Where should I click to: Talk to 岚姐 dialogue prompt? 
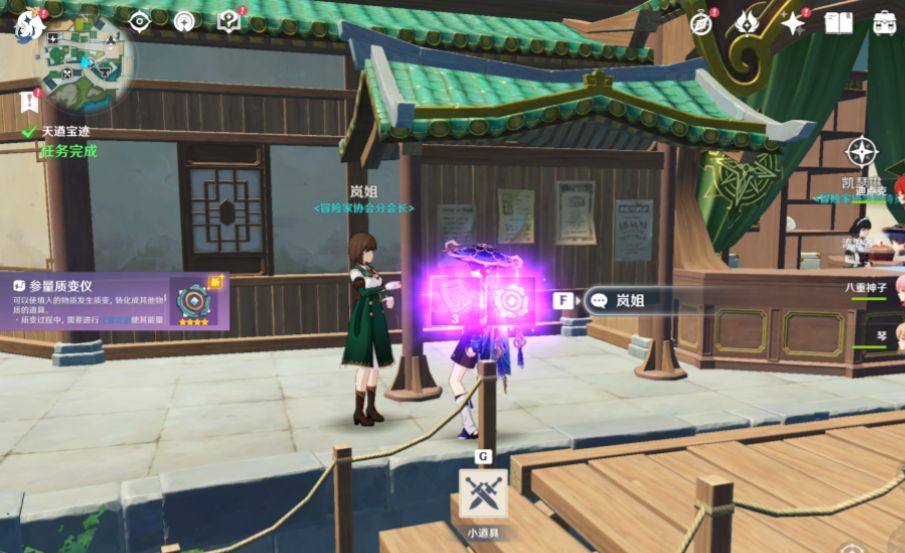[640, 300]
